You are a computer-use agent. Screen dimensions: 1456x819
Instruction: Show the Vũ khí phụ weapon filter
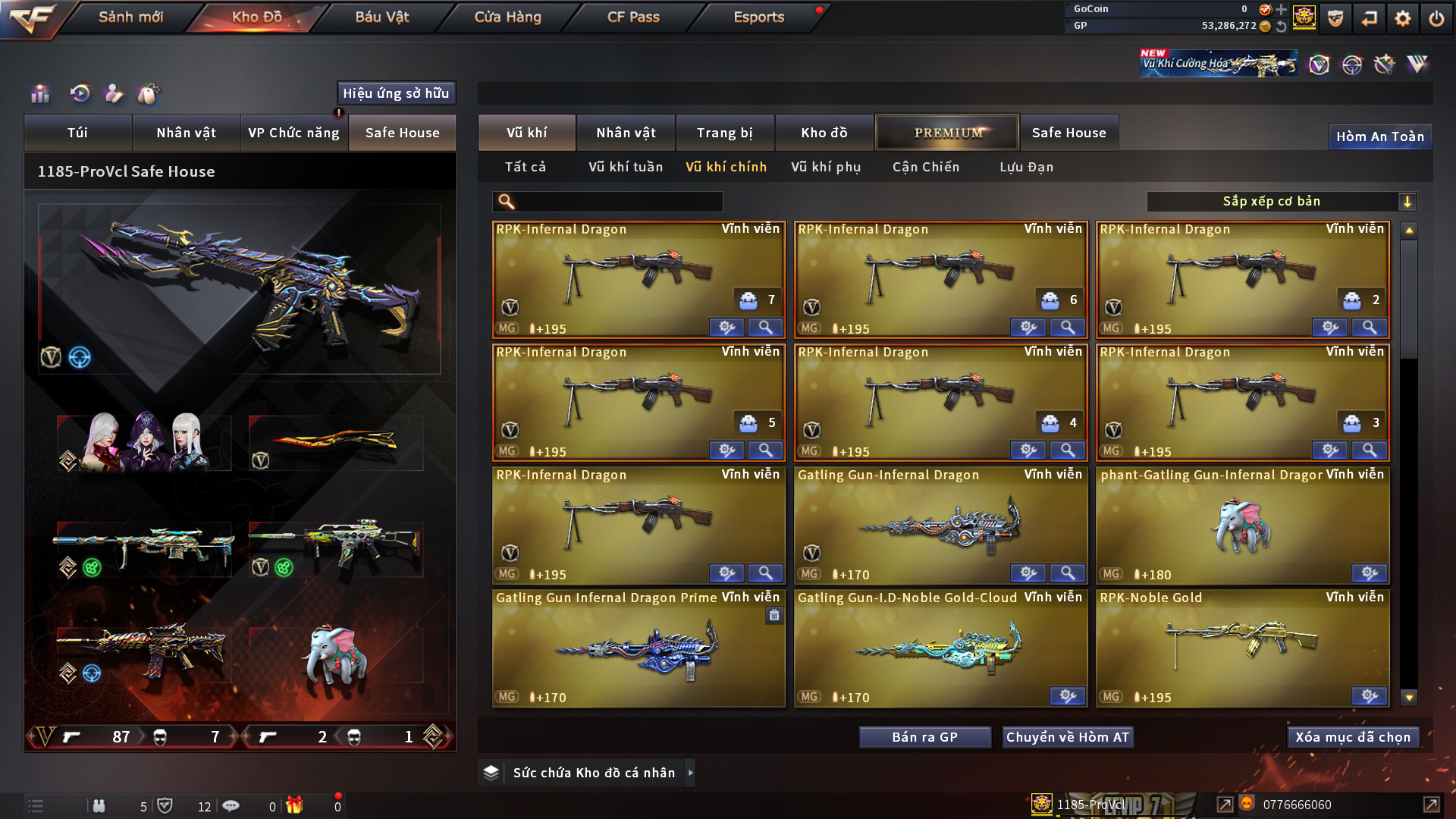tap(826, 167)
